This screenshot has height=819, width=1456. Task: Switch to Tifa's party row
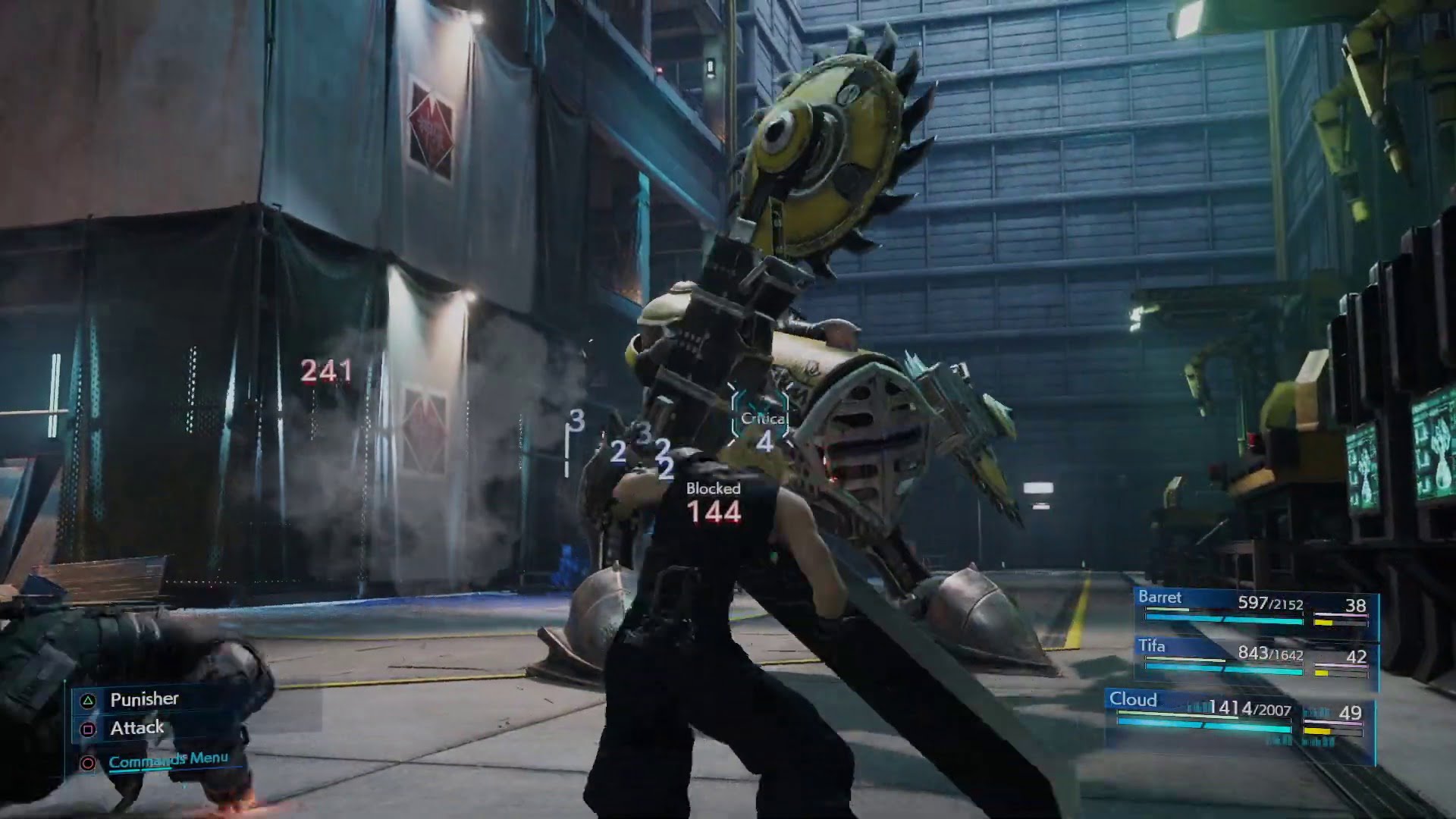(x=1255, y=656)
